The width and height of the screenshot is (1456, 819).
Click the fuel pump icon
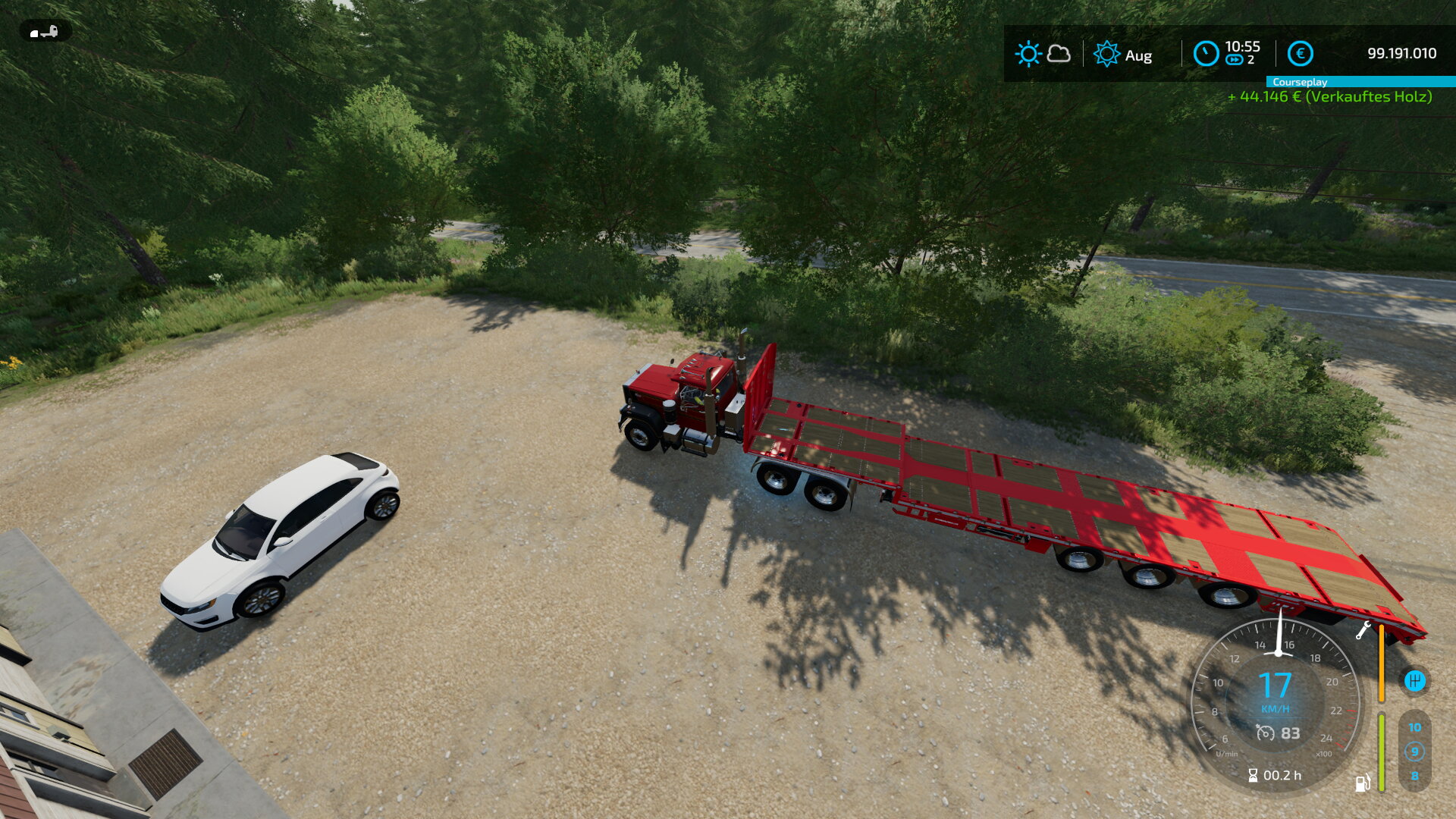click(1363, 782)
